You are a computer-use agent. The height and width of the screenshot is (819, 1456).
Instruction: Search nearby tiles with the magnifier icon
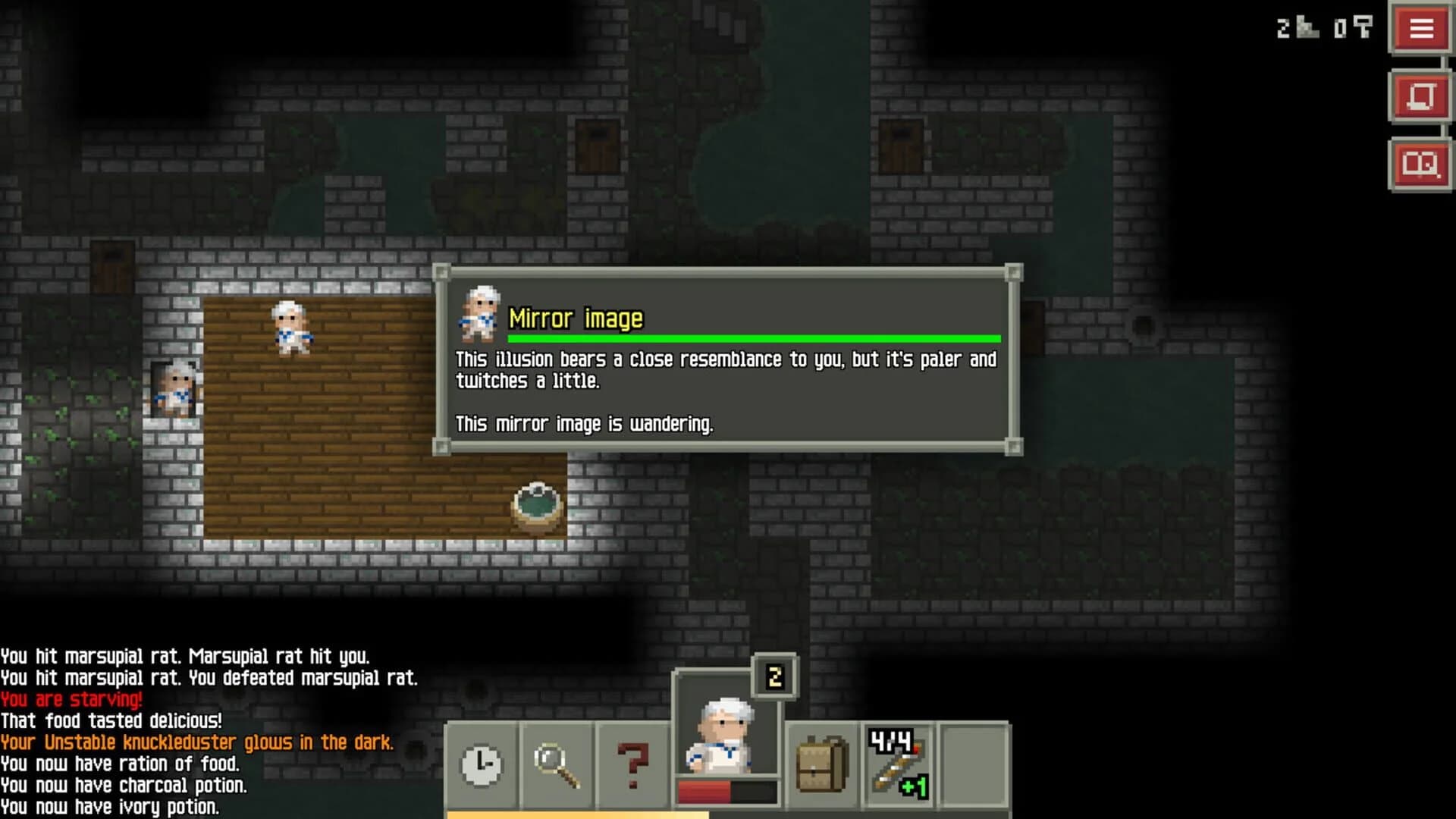coord(556,762)
